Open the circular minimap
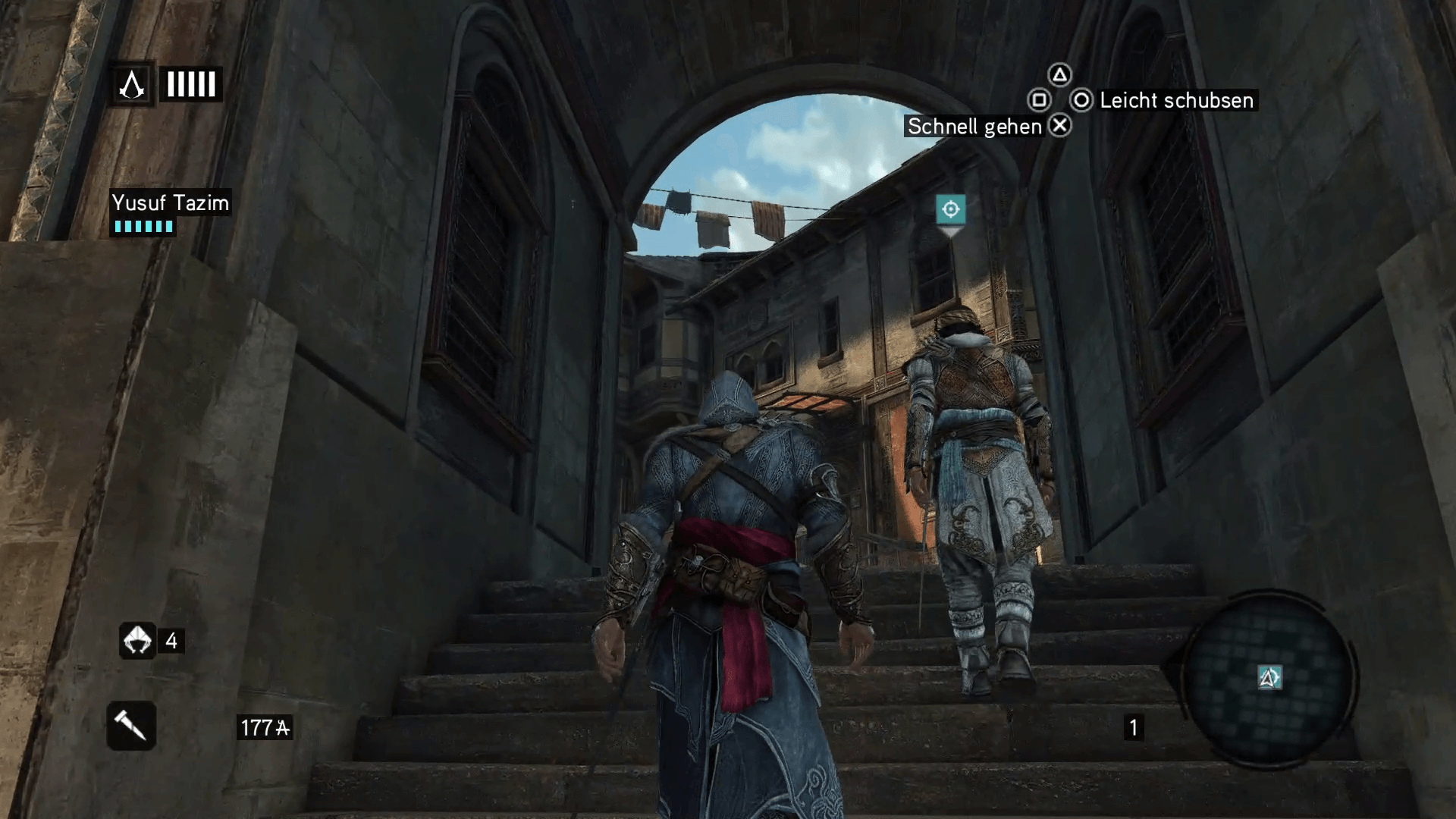Screen dimensions: 1456x819 [x=1269, y=677]
